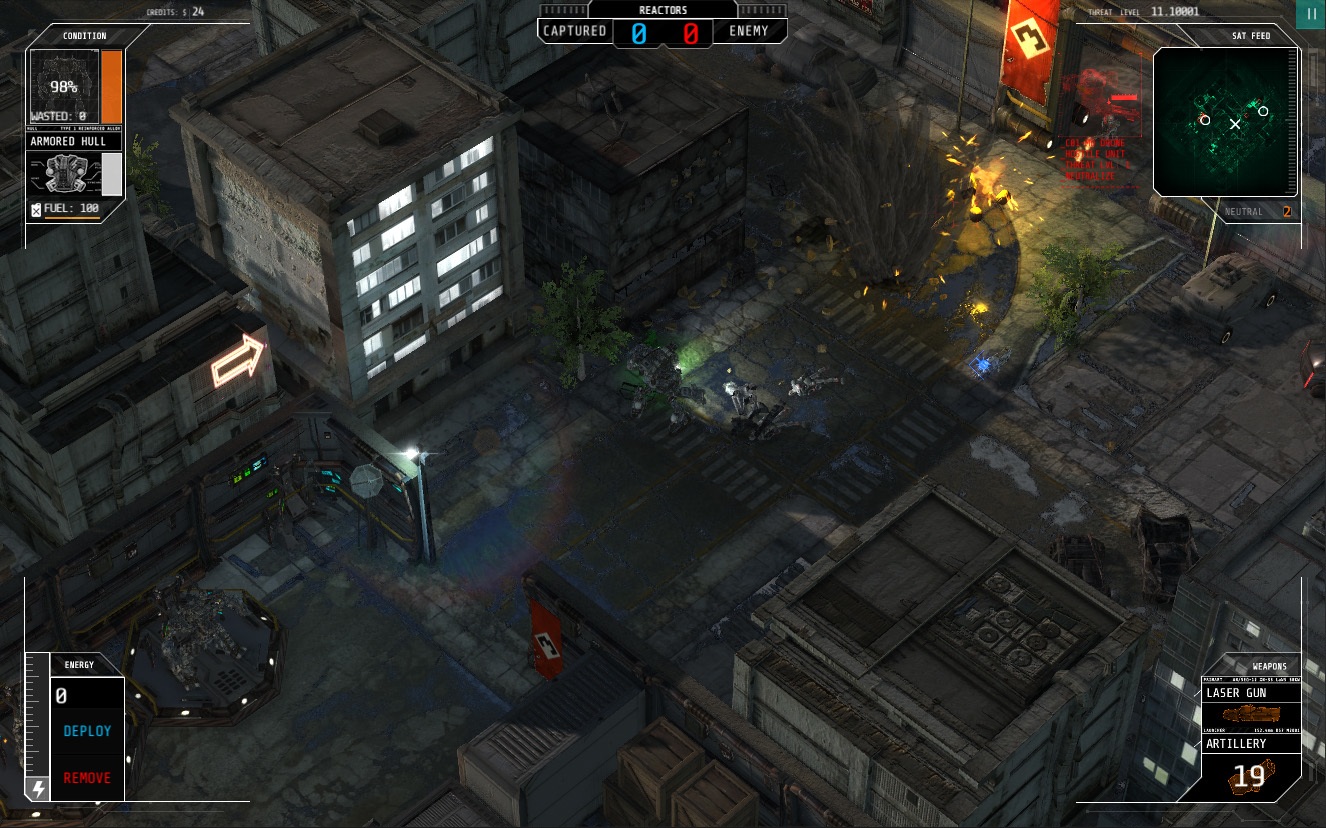Click the blue captured reactors zero counter
The image size is (1326, 828).
639,31
